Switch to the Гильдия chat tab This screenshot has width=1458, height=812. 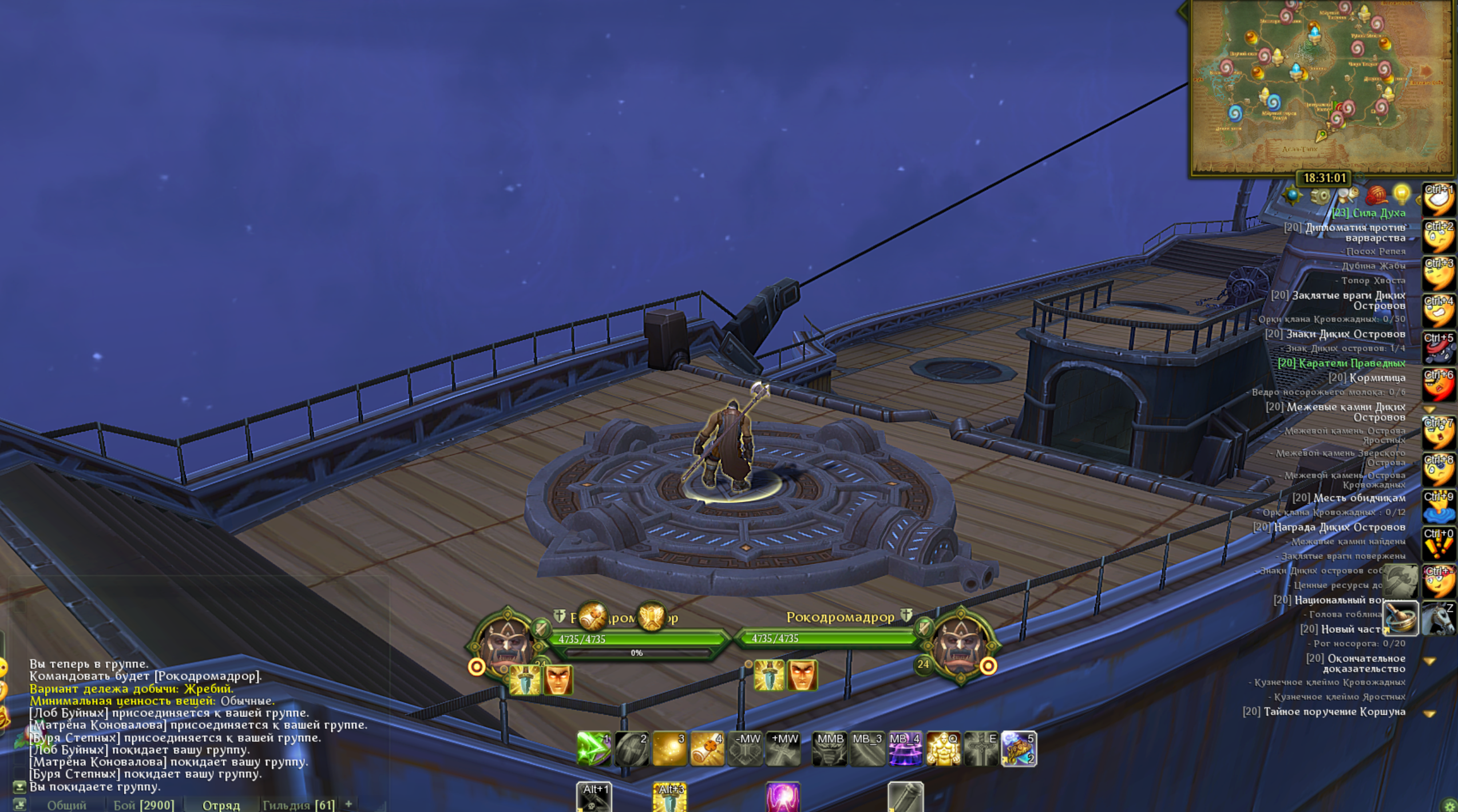298,805
